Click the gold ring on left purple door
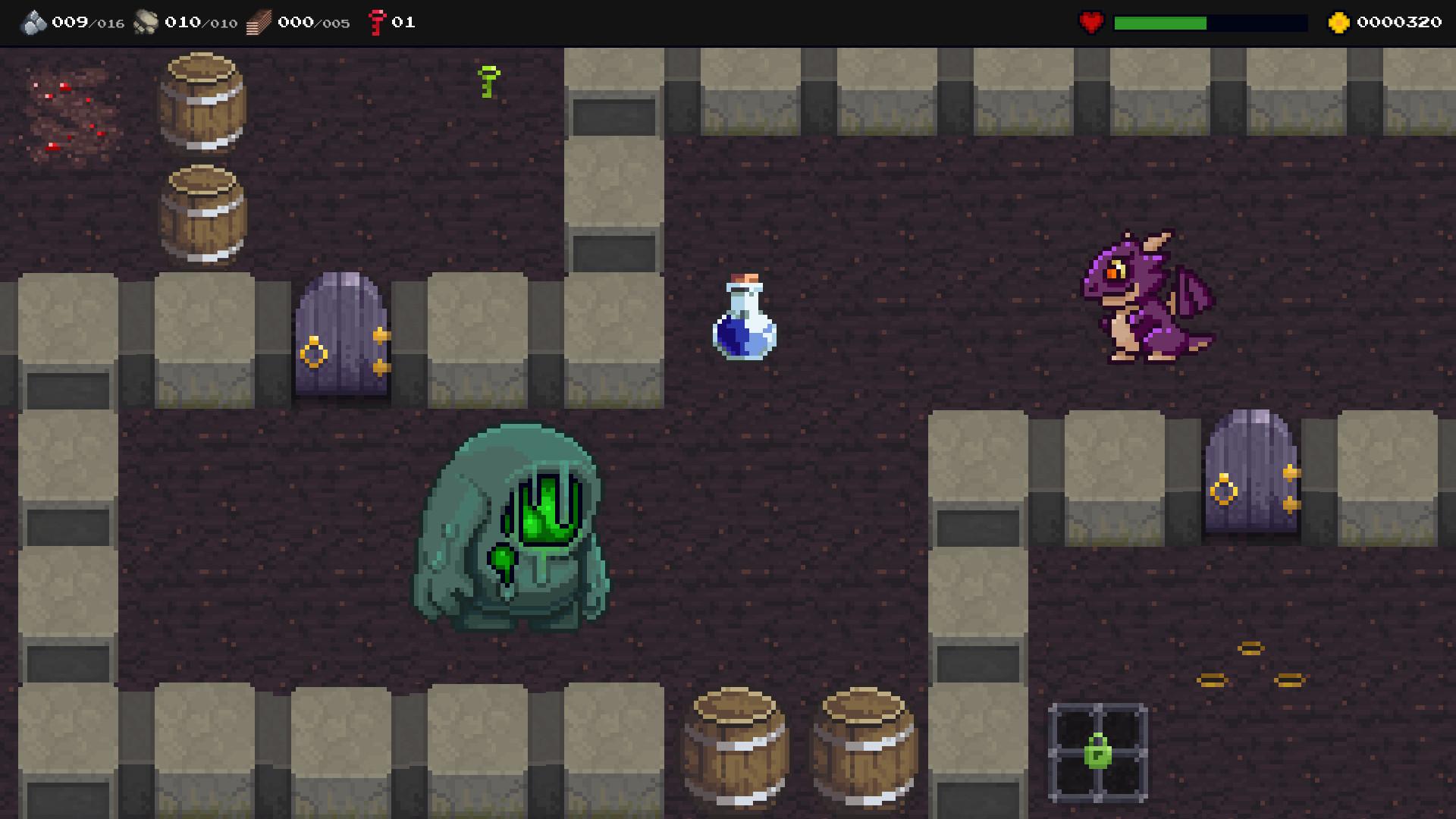Screen dimensions: 1456x819 tap(315, 353)
